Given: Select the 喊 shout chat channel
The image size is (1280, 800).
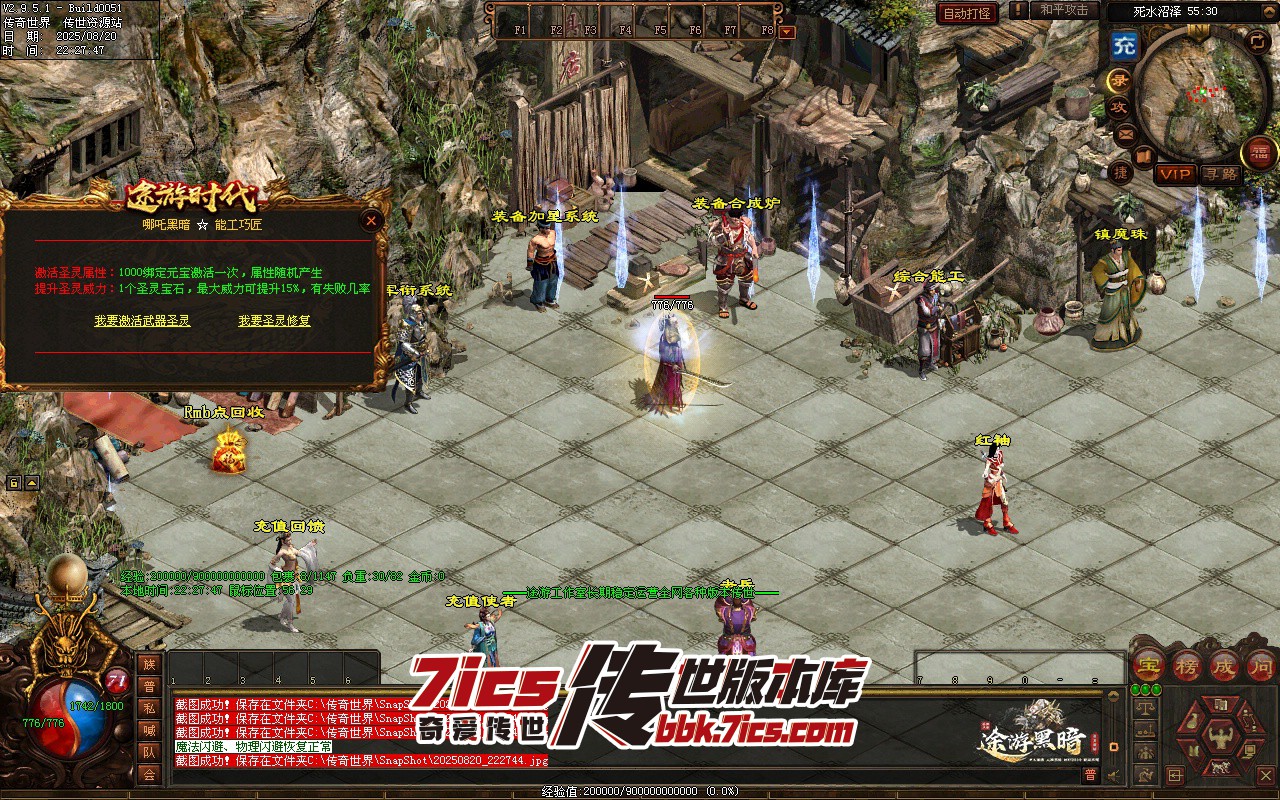Looking at the screenshot, I should [149, 730].
